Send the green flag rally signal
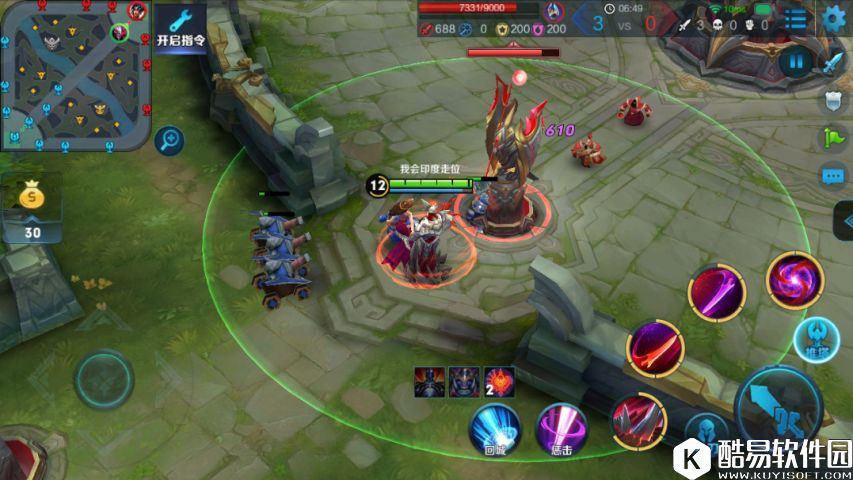Screen dimensions: 853x480 click(x=834, y=138)
